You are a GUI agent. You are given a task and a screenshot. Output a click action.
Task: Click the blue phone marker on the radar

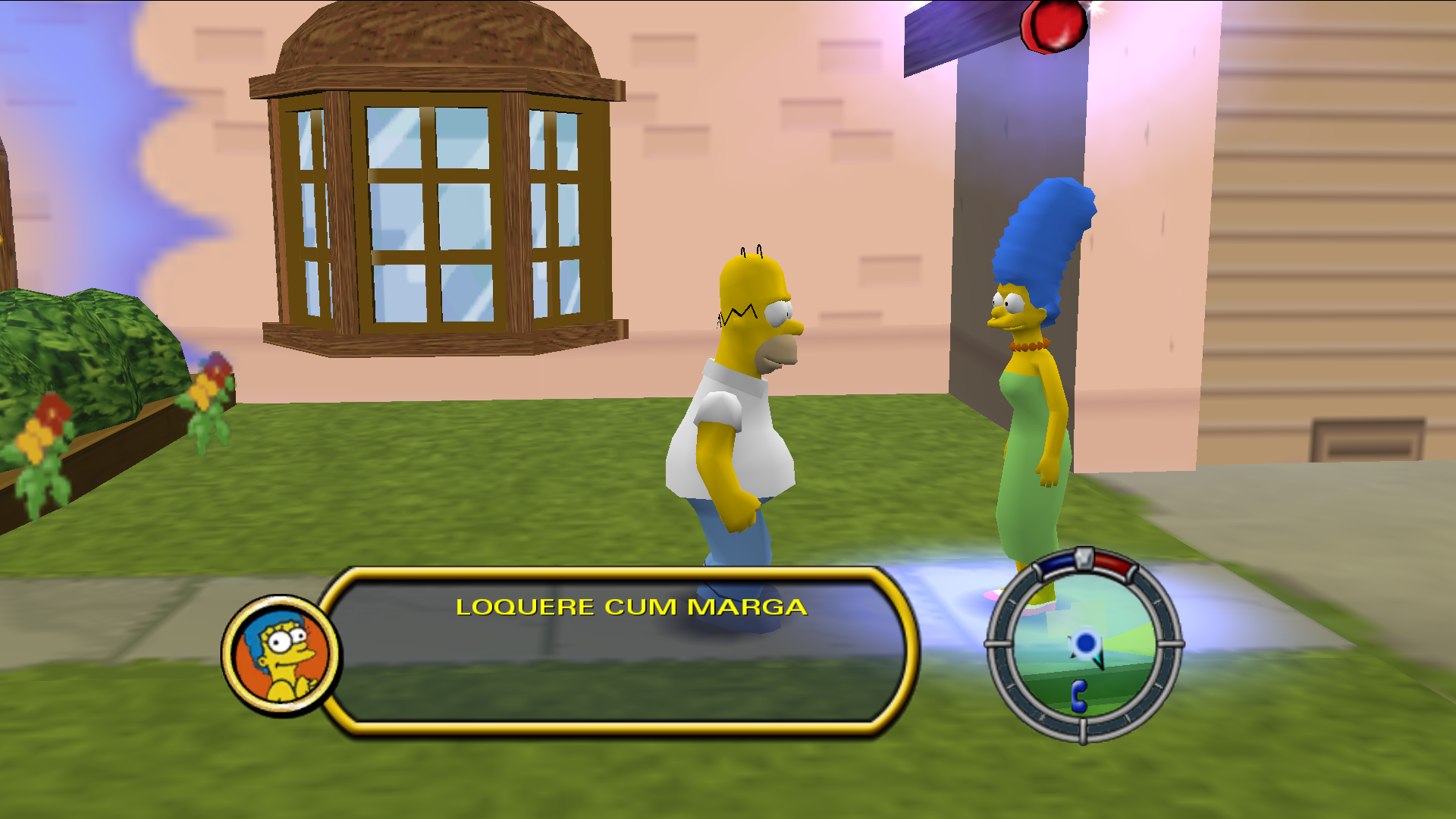pos(1078,695)
